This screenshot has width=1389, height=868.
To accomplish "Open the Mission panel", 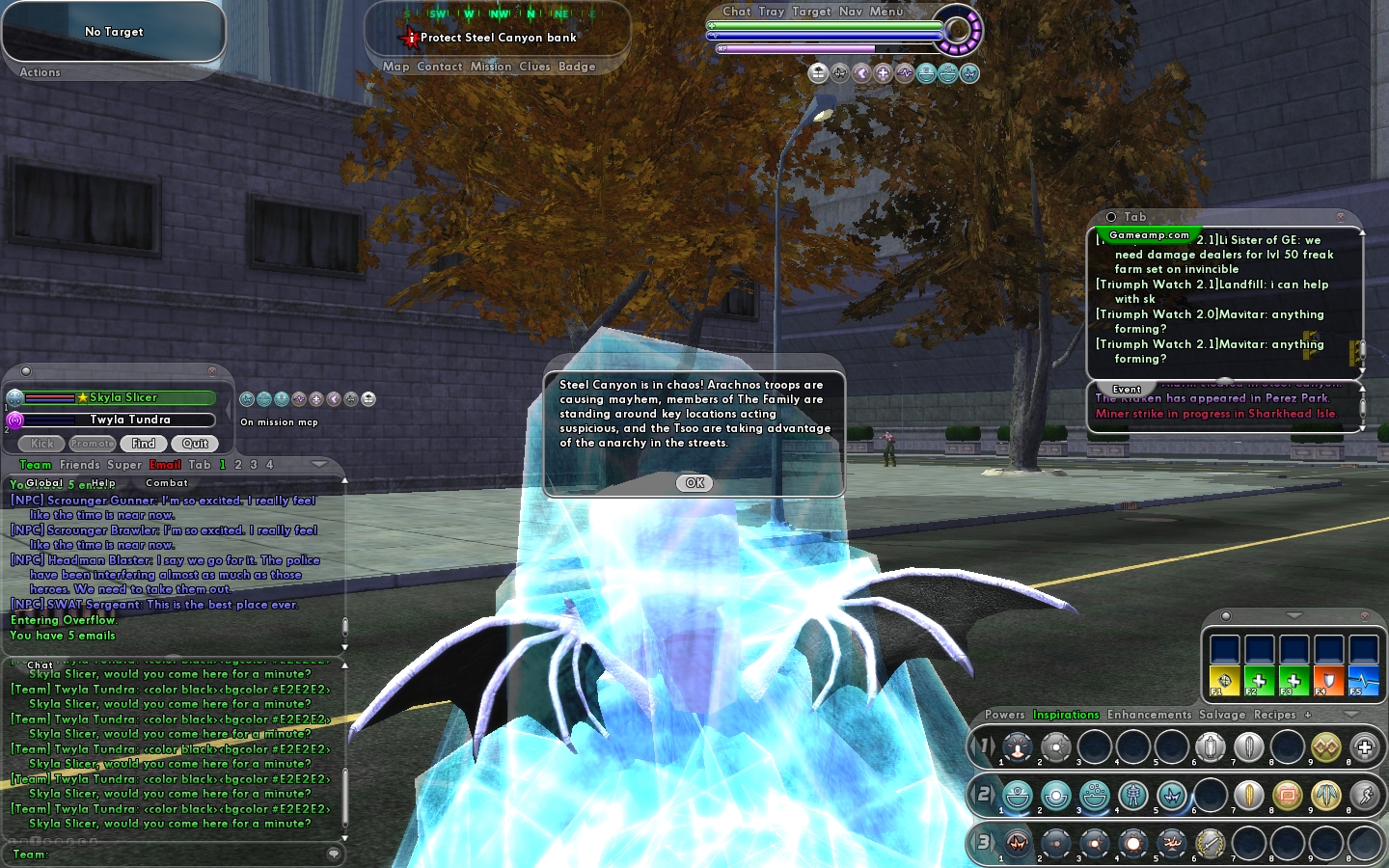I will [491, 67].
